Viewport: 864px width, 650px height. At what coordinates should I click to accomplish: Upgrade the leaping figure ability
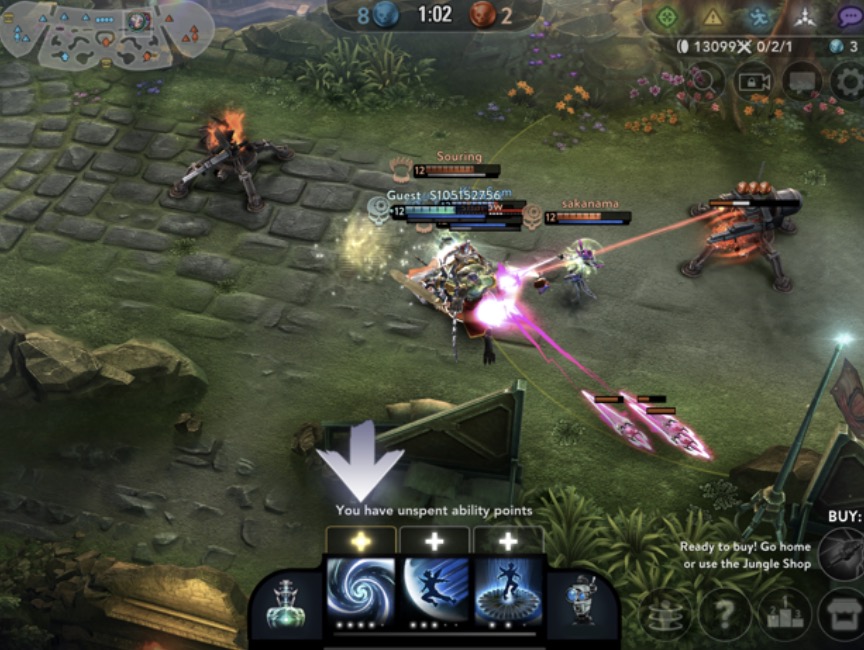[435, 541]
